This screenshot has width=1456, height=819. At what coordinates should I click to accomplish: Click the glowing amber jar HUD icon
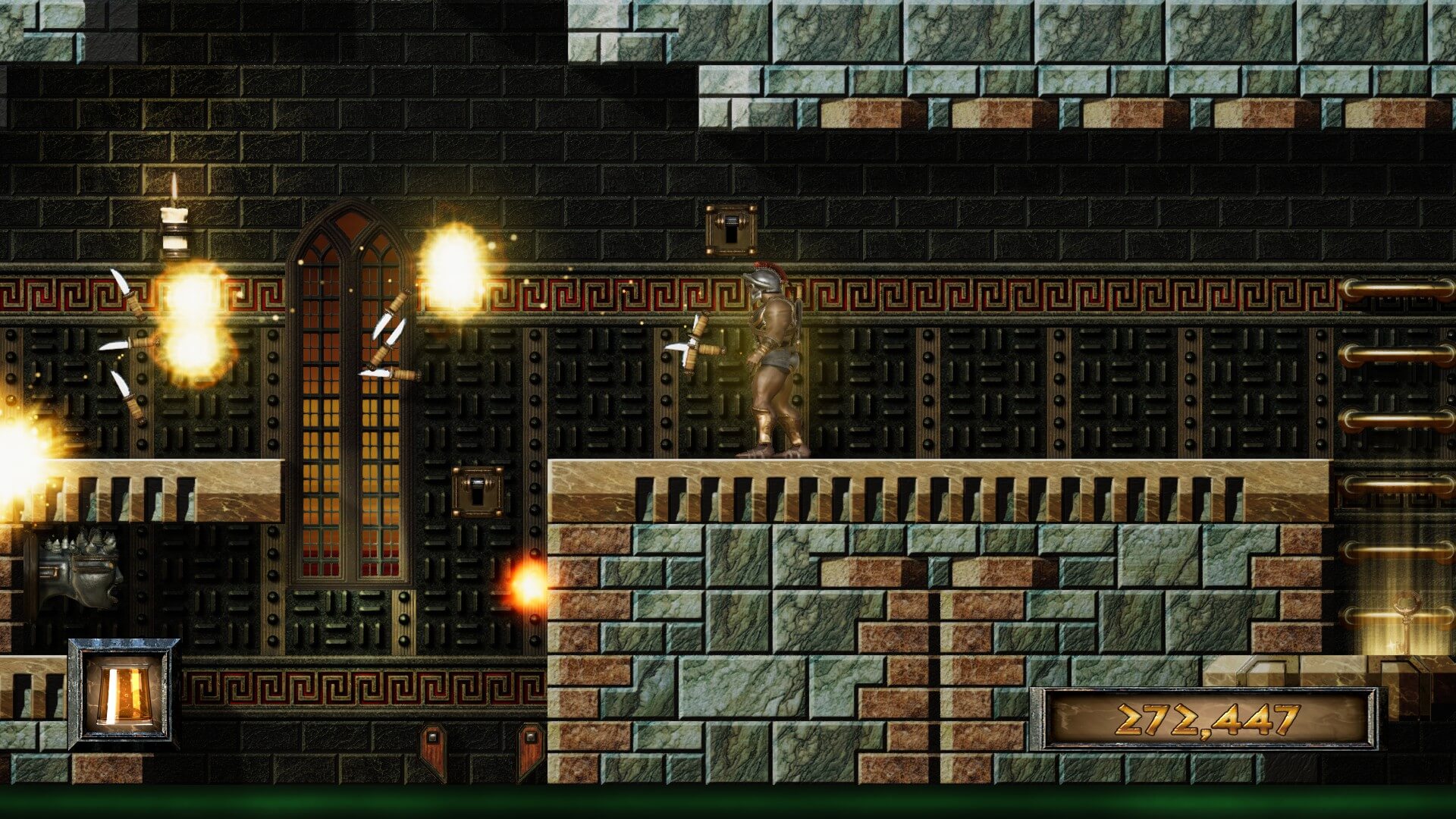click(x=124, y=695)
